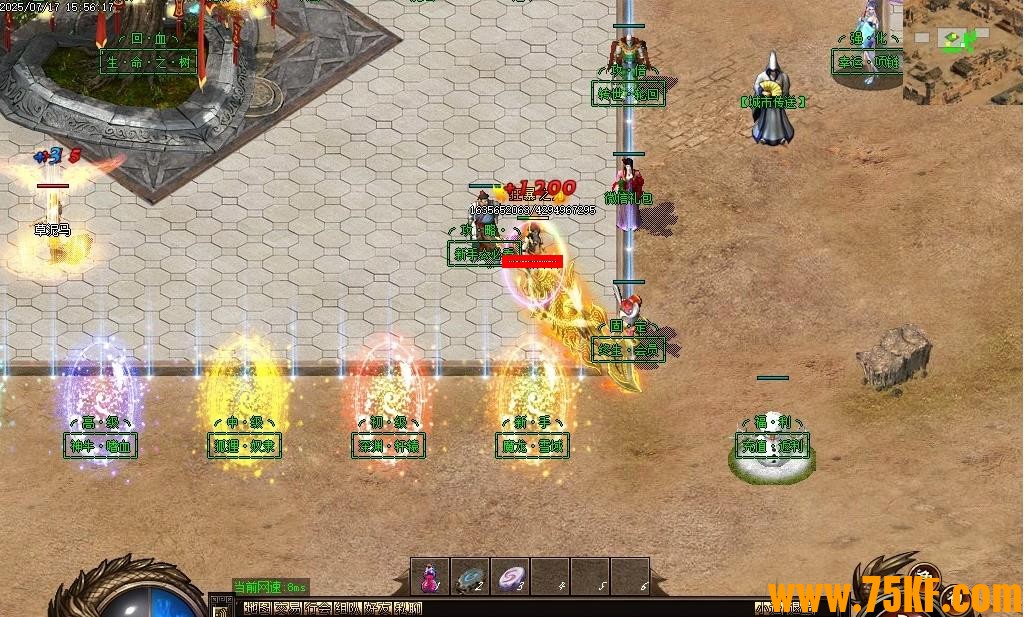Use the teal scroll in hotbar slot 2
The height and width of the screenshot is (617, 1026).
point(470,577)
